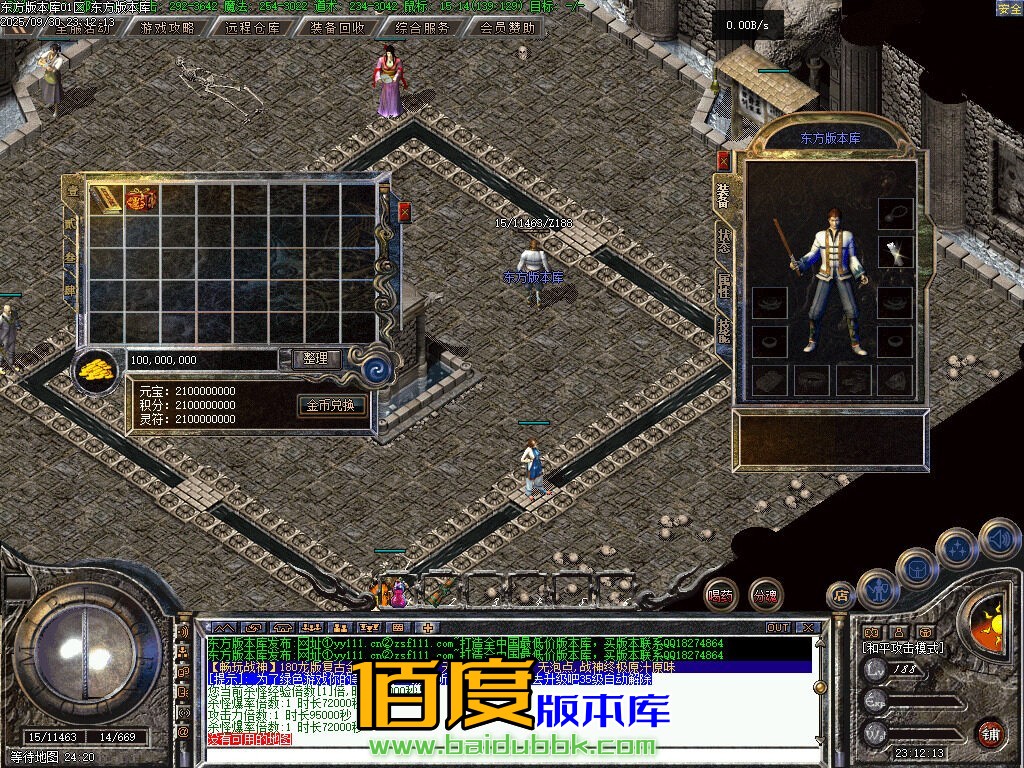Open the red 铺 stall button

[x=989, y=732]
